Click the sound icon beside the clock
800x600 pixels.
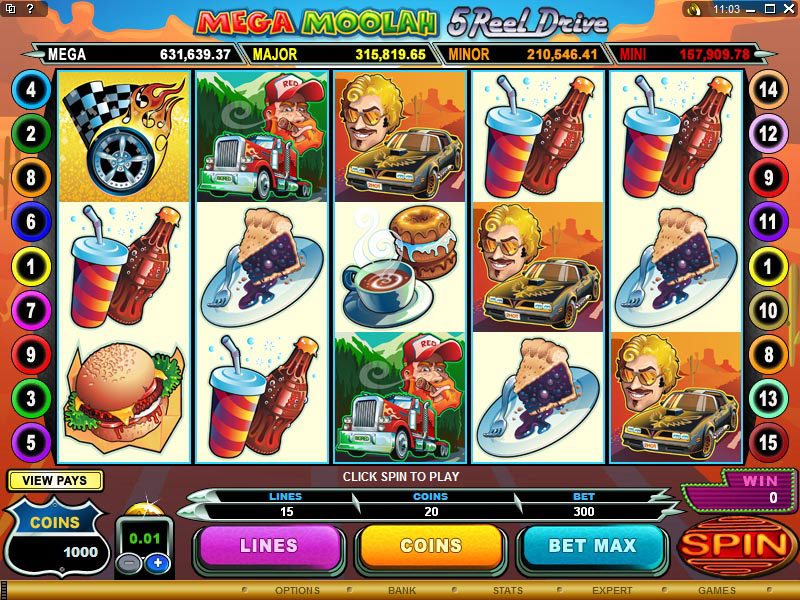click(692, 9)
